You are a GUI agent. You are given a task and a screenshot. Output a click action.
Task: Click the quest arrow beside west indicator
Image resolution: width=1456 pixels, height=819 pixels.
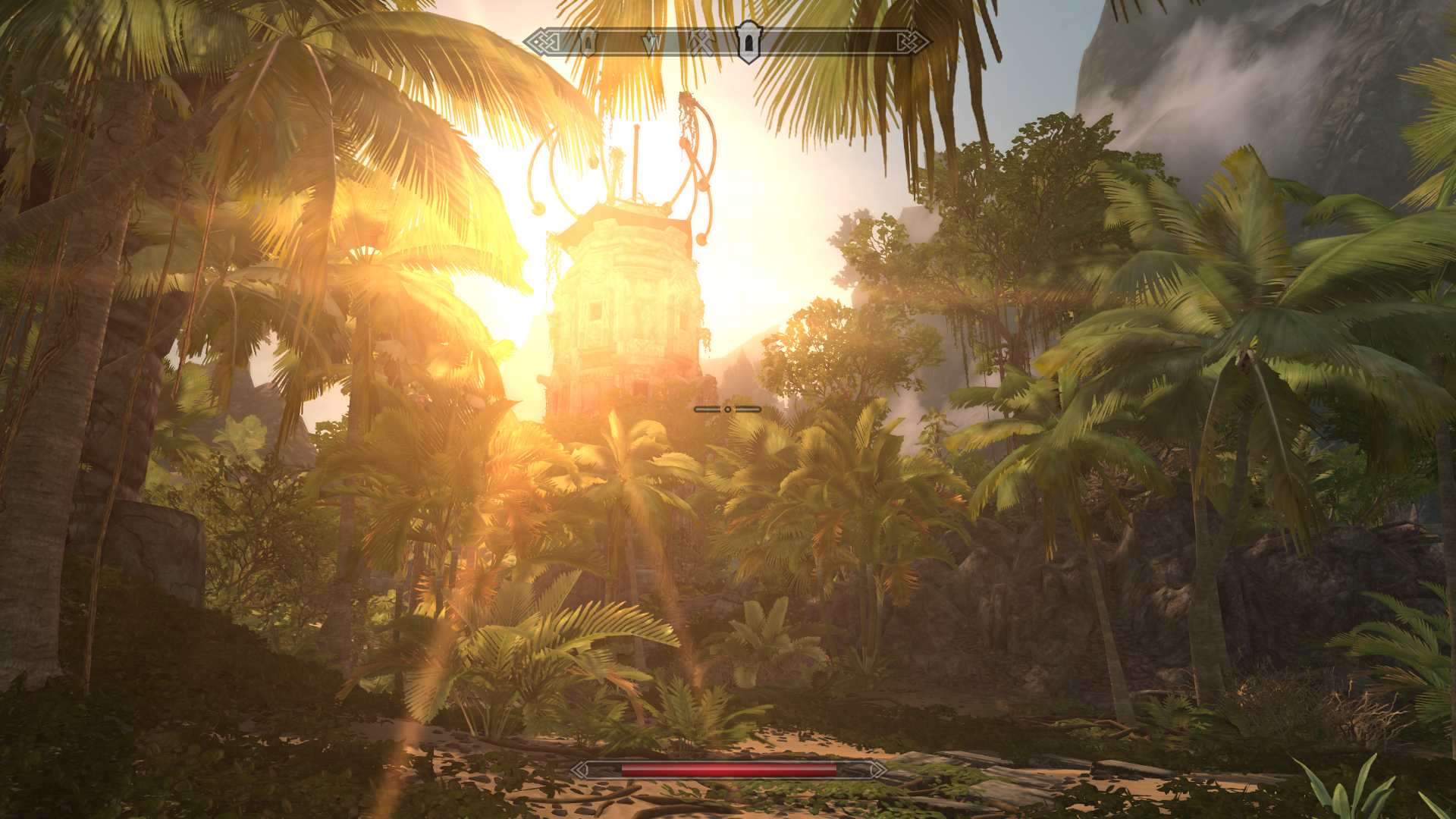pyautogui.click(x=650, y=42)
